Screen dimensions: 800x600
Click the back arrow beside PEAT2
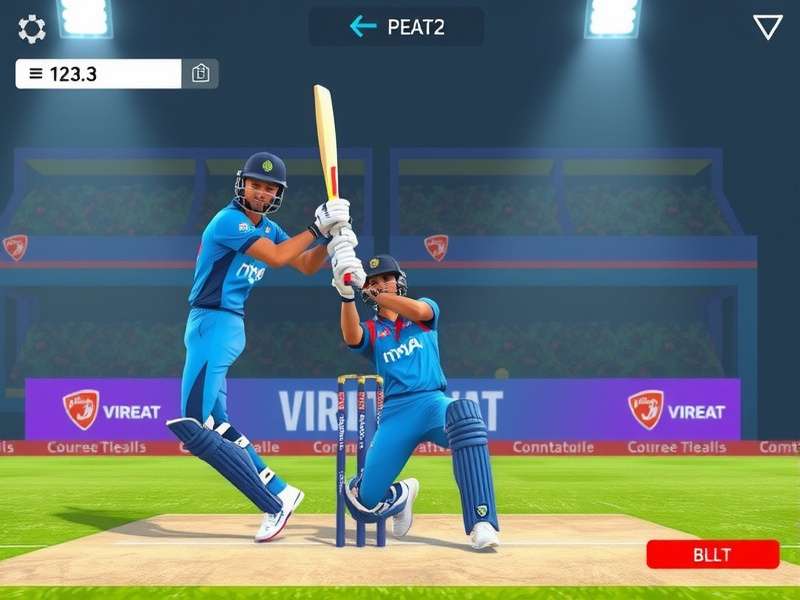(x=363, y=27)
